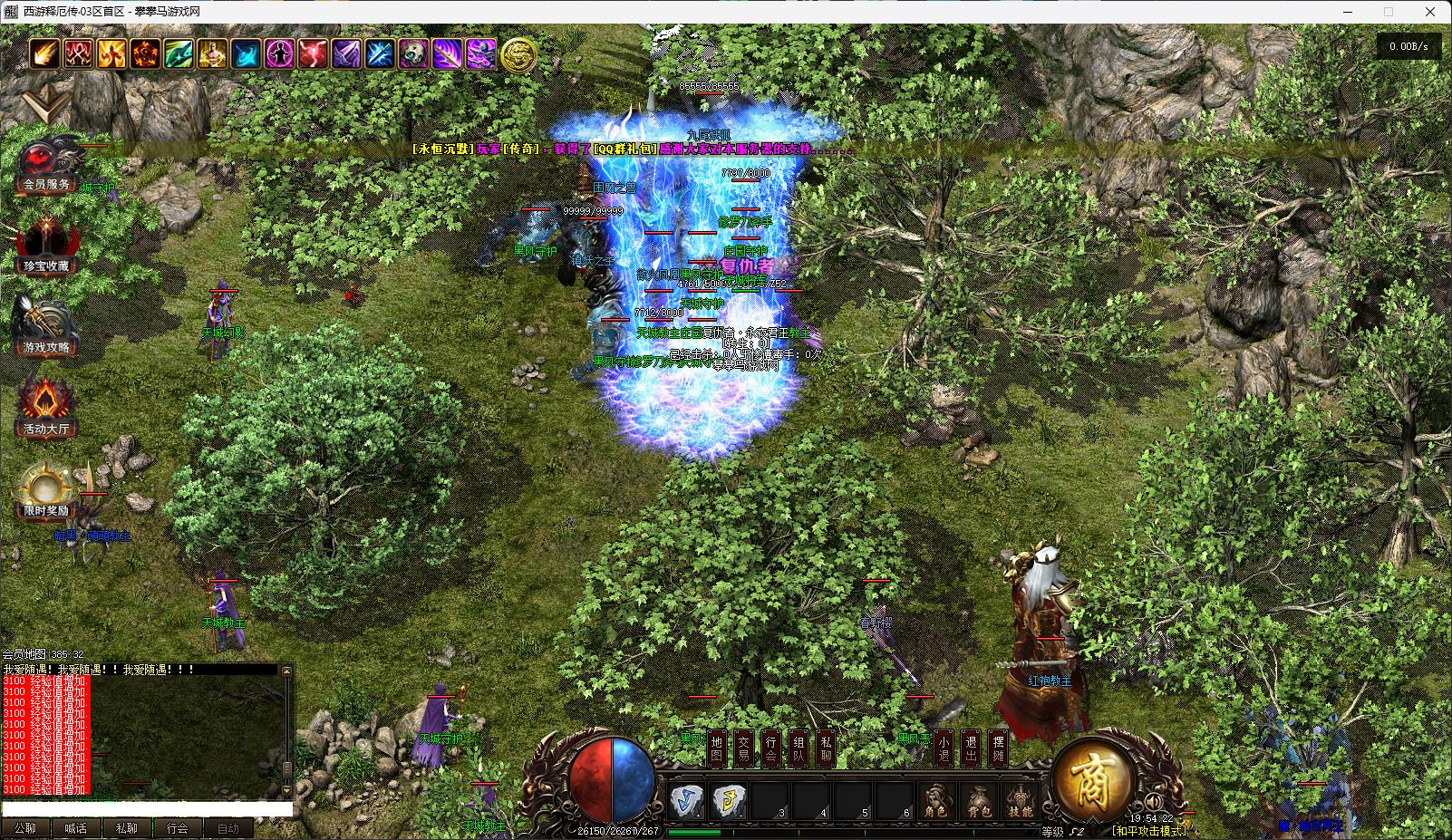Switch chat to the 喊话 shout channel
This screenshot has height=840, width=1452.
pyautogui.click(x=76, y=828)
